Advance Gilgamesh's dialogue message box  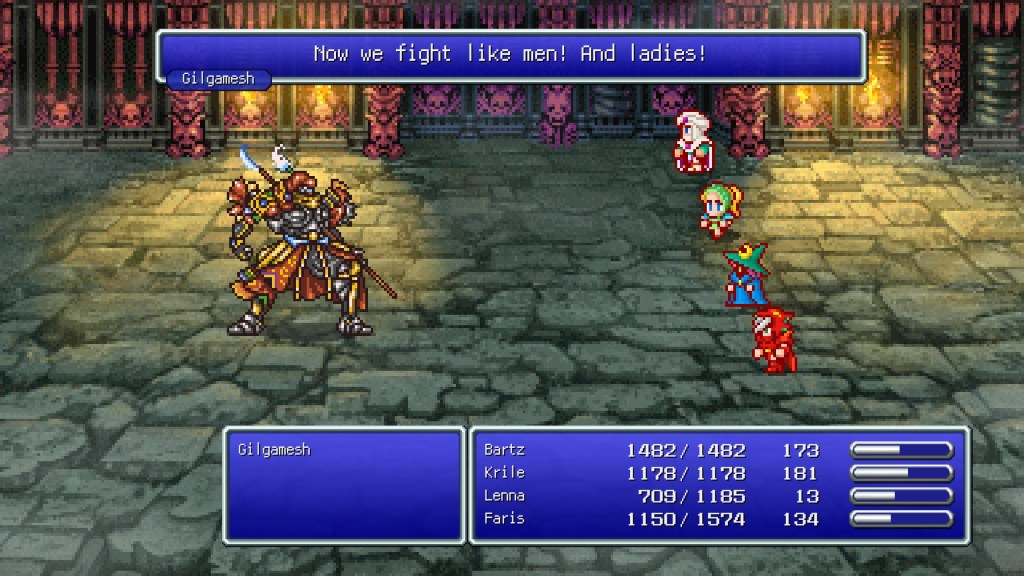click(x=510, y=55)
